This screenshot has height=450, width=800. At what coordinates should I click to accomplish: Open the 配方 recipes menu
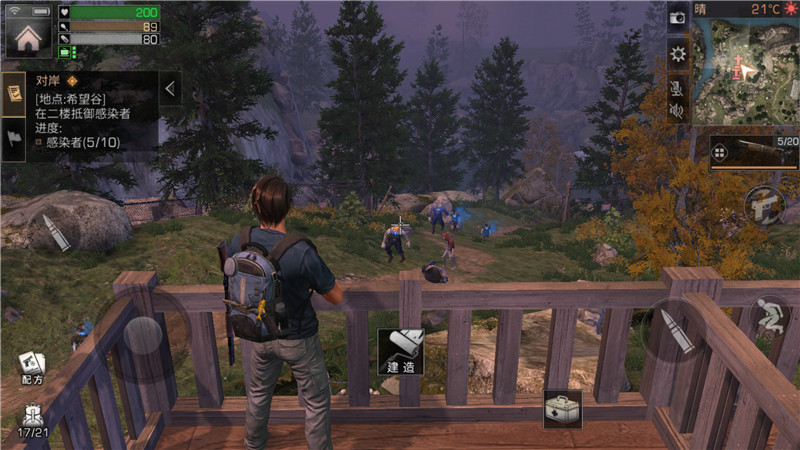[31, 368]
